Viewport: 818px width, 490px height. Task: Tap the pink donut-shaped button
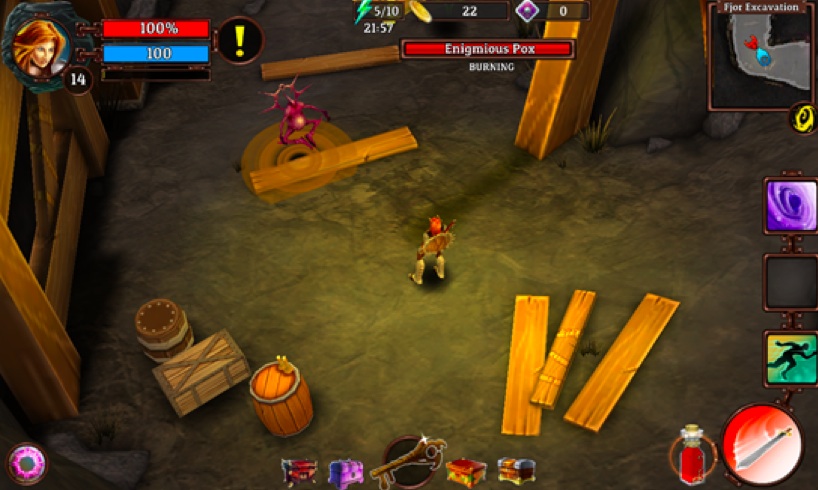[26, 465]
